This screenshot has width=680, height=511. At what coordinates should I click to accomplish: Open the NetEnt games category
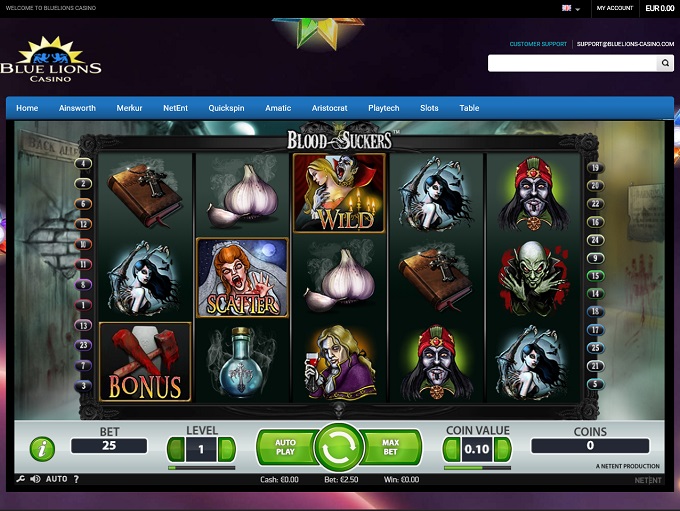(x=176, y=108)
